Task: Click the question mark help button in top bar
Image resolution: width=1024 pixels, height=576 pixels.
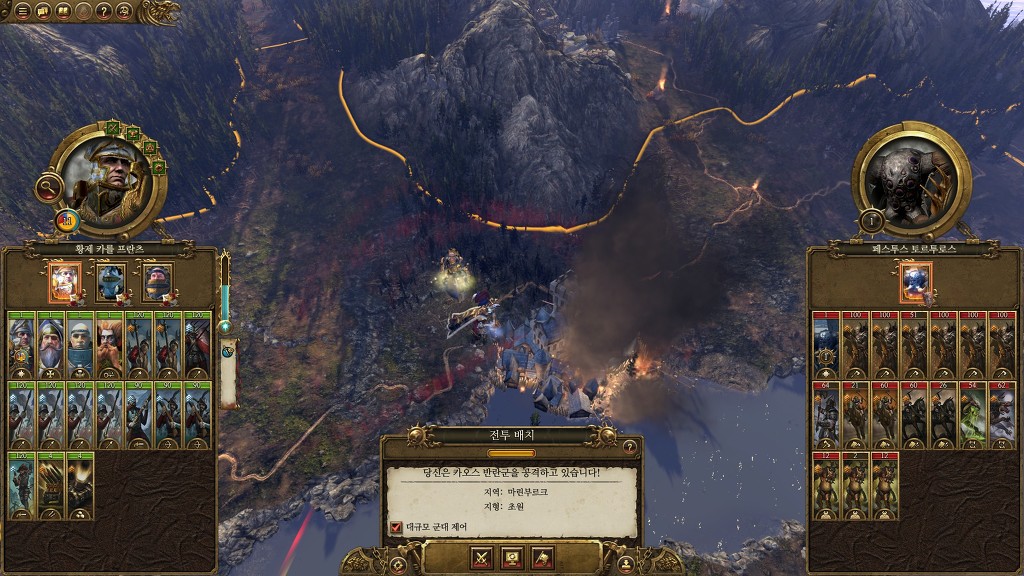Action: [x=104, y=11]
